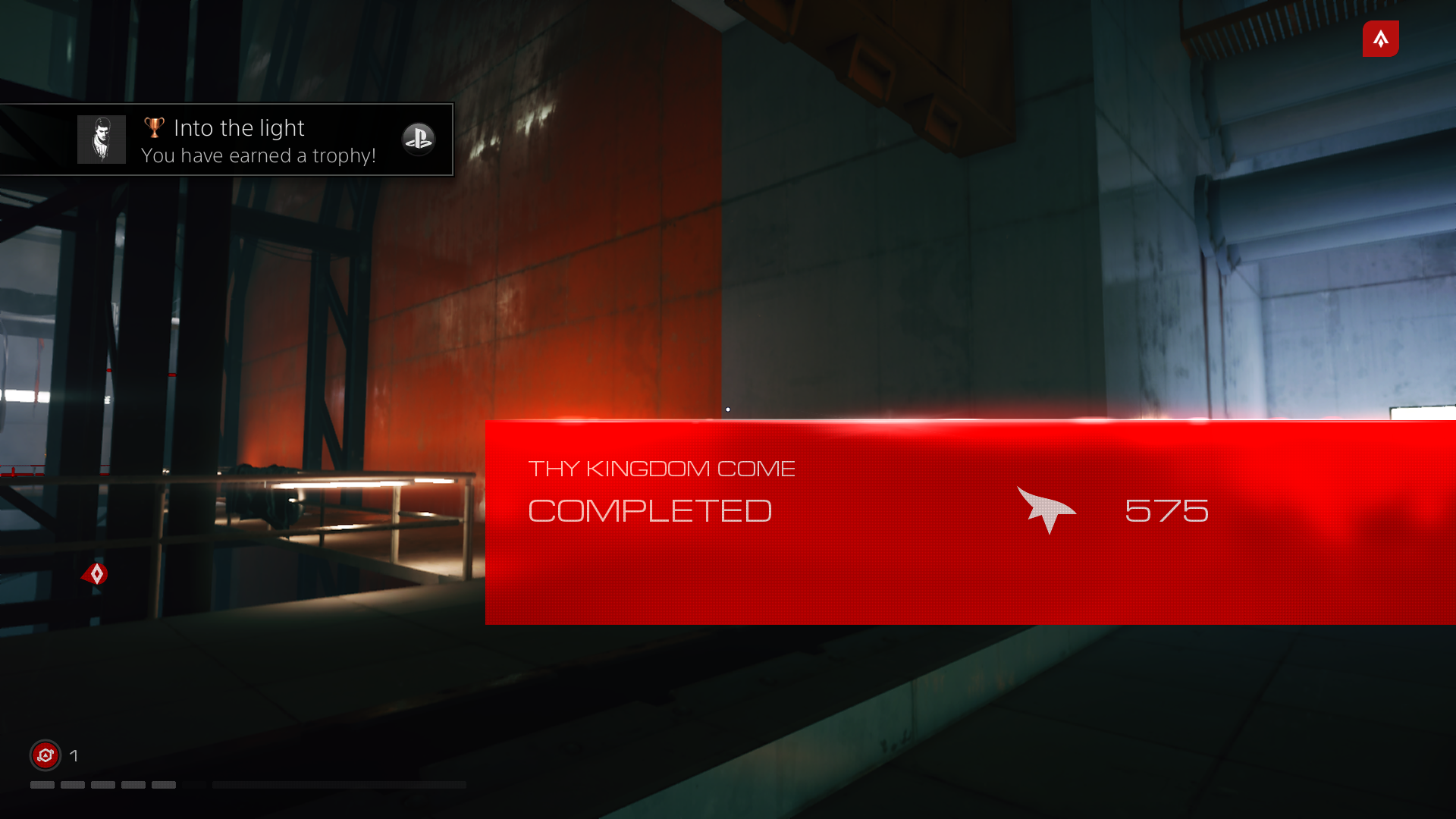
Task: Select the Faith portrait in the trophy popup
Action: (101, 139)
